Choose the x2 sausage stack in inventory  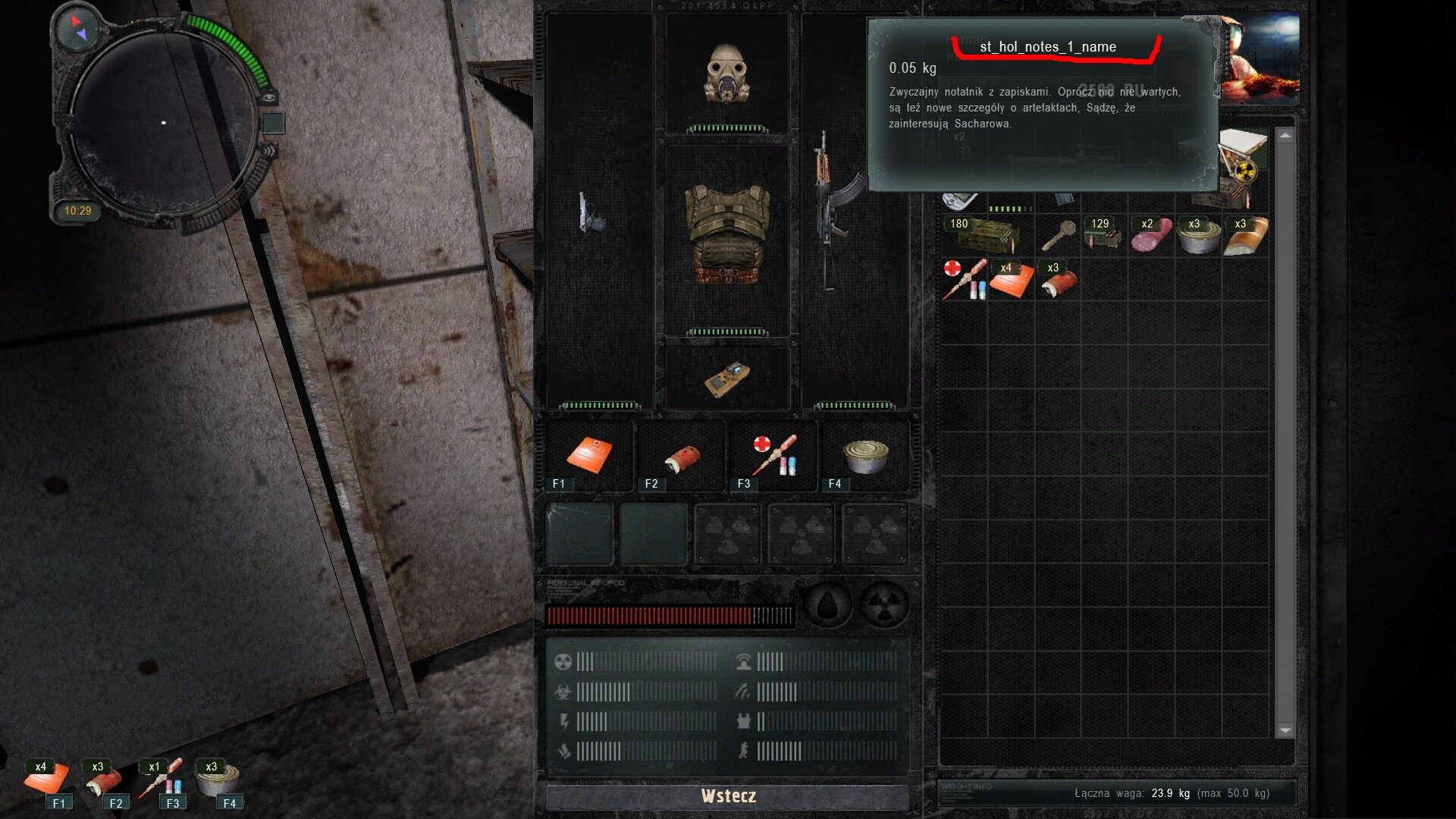(1151, 235)
